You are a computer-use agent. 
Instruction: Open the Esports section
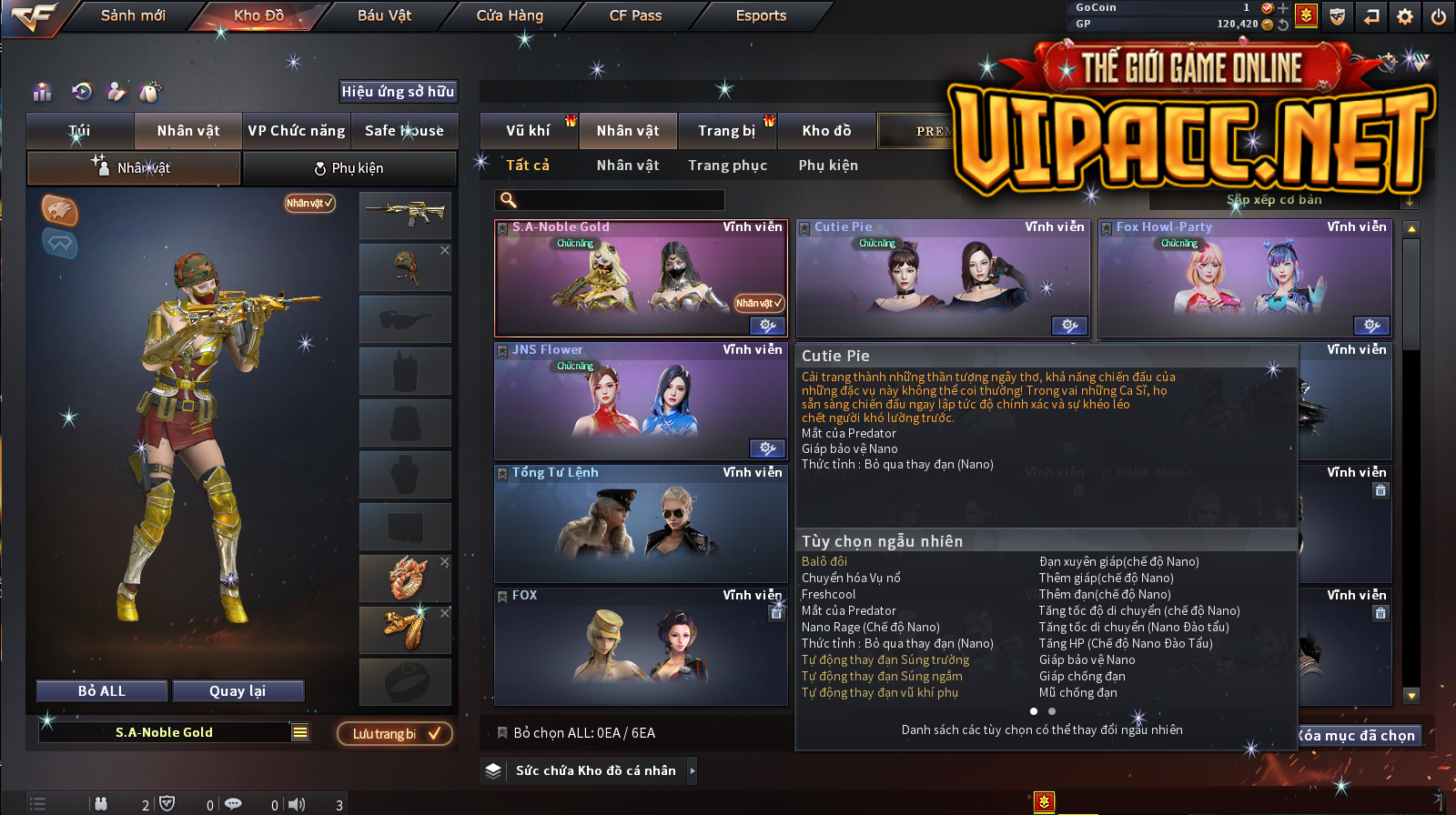click(761, 15)
